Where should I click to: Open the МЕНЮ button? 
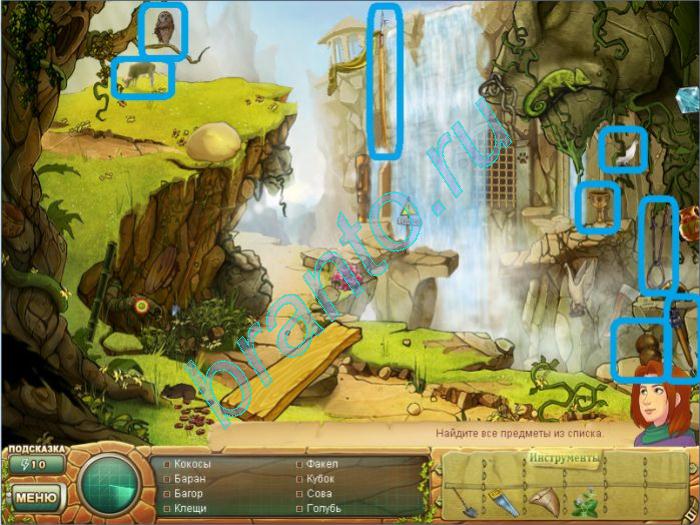coord(35,496)
